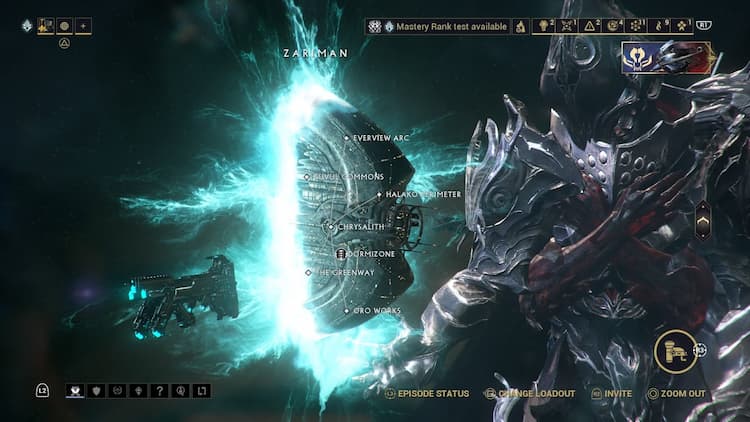Image resolution: width=750 pixels, height=422 pixels.
Task: Click the round faucet icon button
Action: (676, 351)
